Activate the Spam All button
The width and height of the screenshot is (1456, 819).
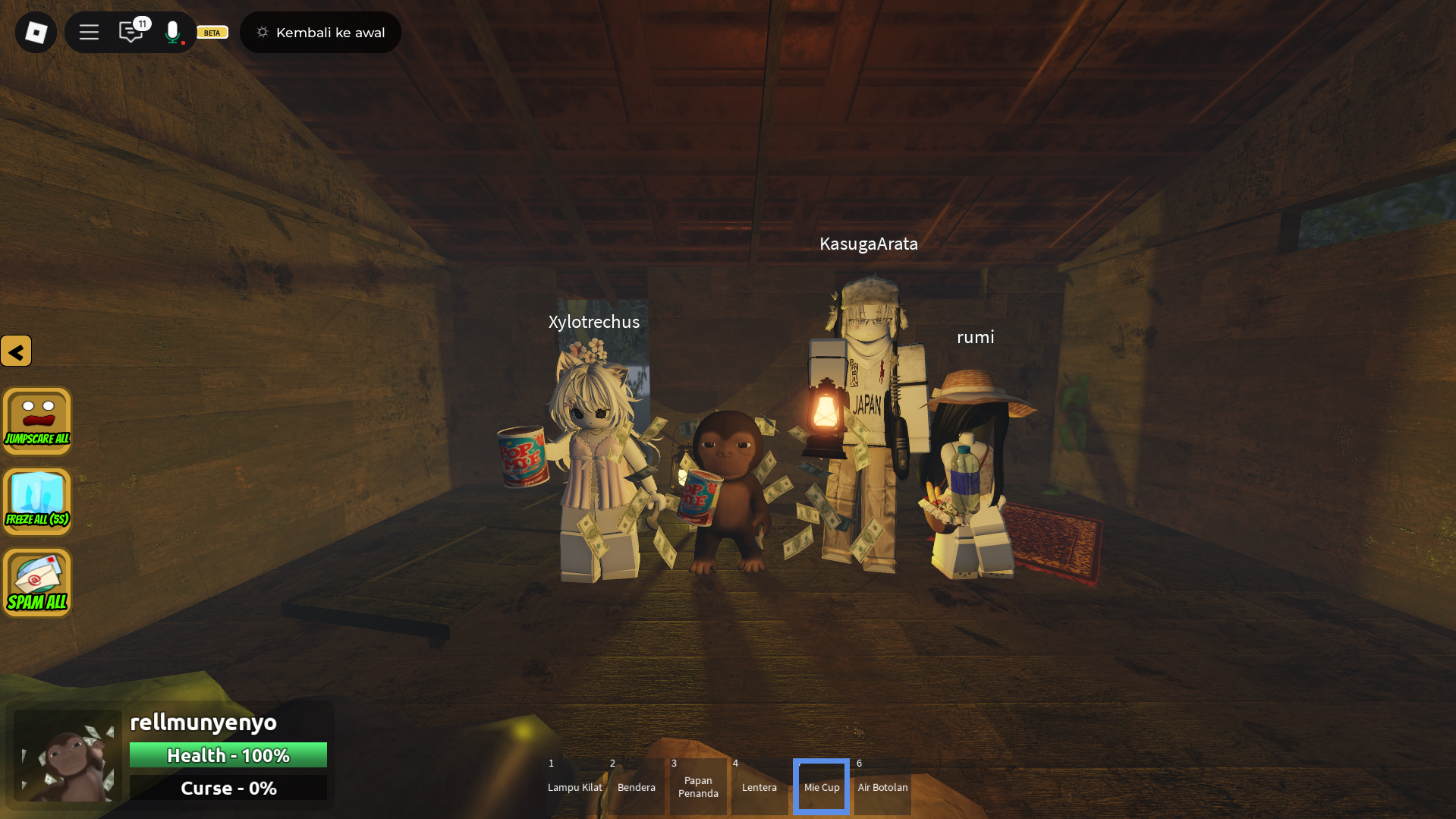(x=37, y=582)
